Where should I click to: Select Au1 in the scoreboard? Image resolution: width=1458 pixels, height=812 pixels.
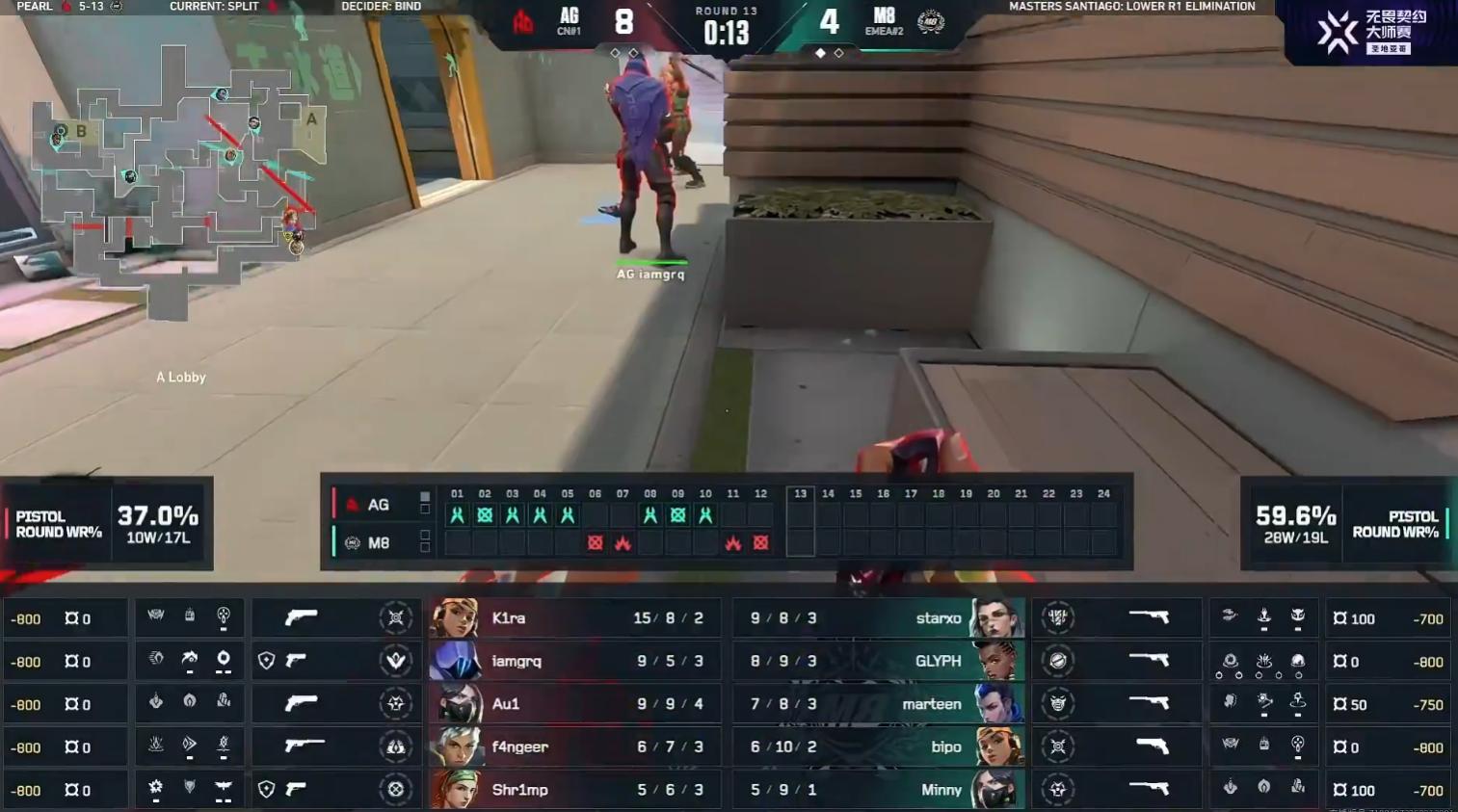(573, 704)
